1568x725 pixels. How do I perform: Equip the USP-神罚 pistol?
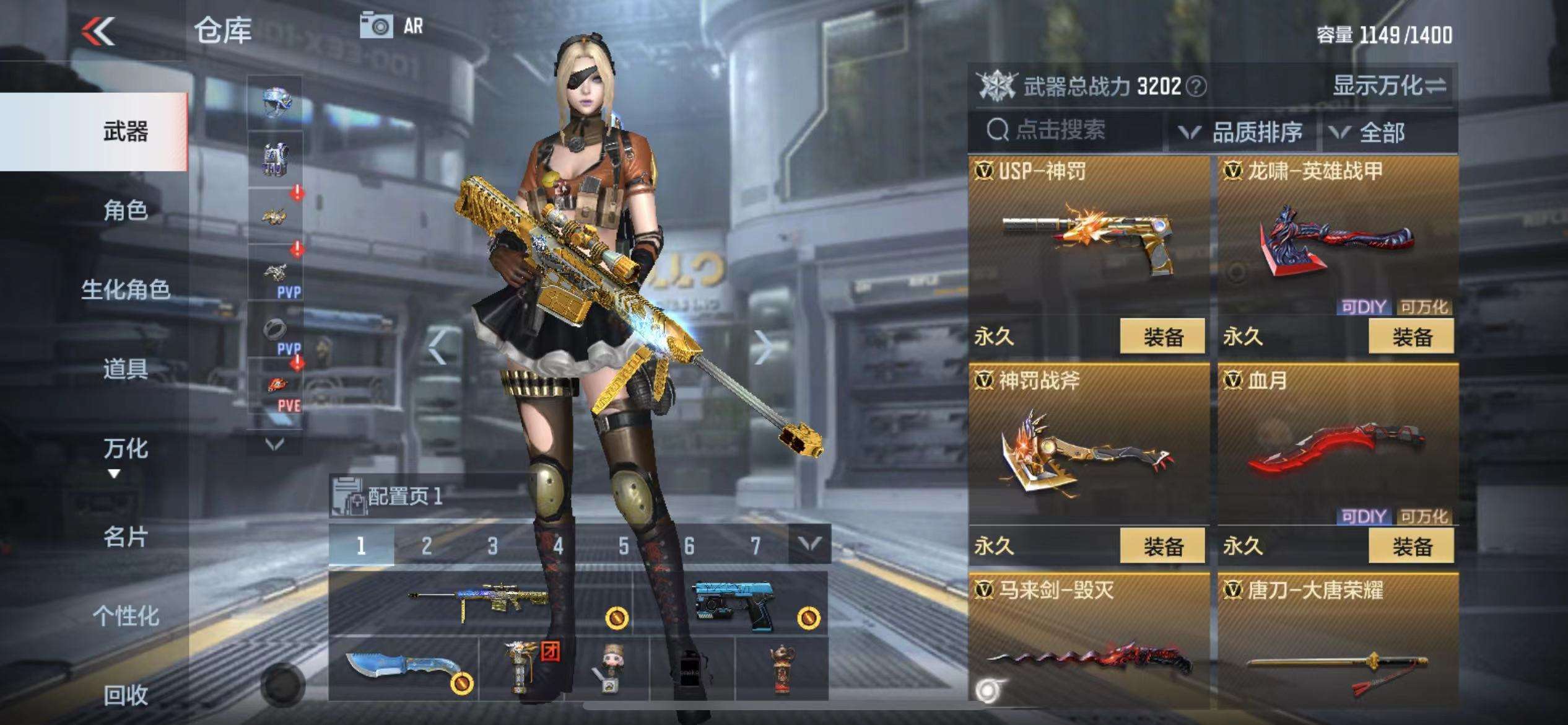[x=1162, y=337]
